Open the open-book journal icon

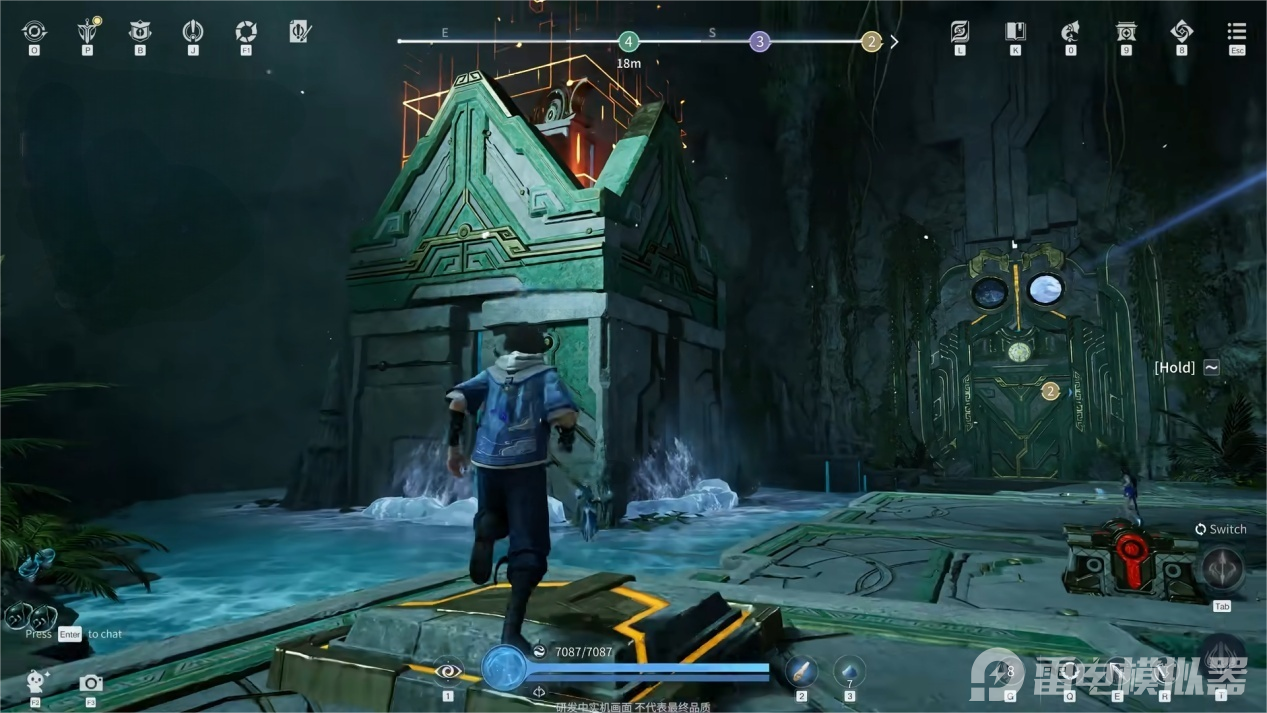[x=1015, y=32]
